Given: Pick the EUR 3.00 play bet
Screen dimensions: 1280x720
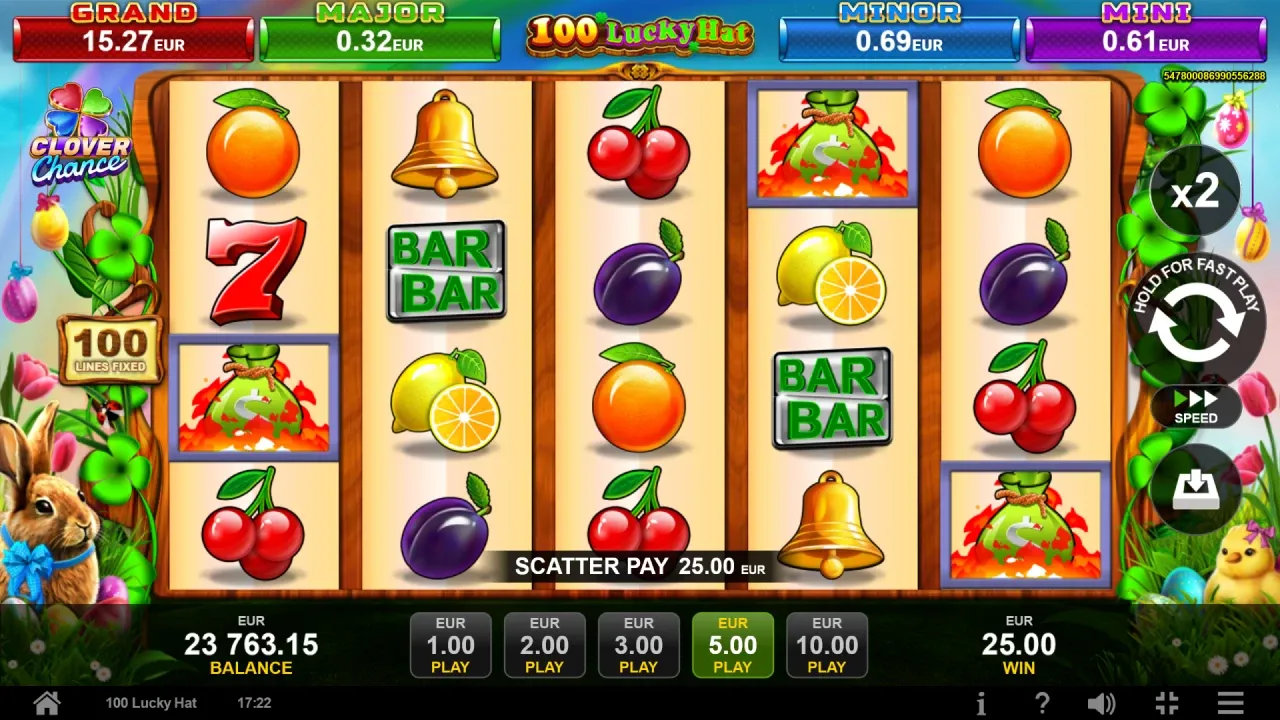Looking at the screenshot, I should click(x=638, y=645).
